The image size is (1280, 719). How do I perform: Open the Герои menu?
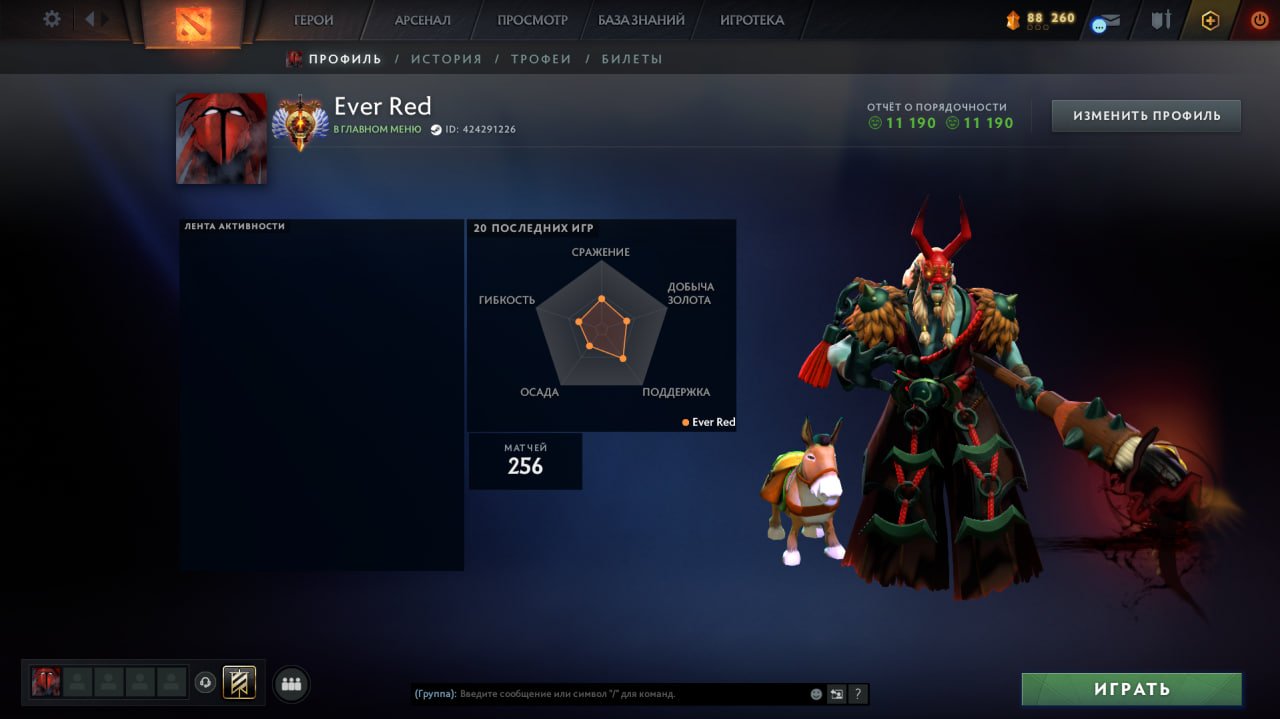click(314, 20)
